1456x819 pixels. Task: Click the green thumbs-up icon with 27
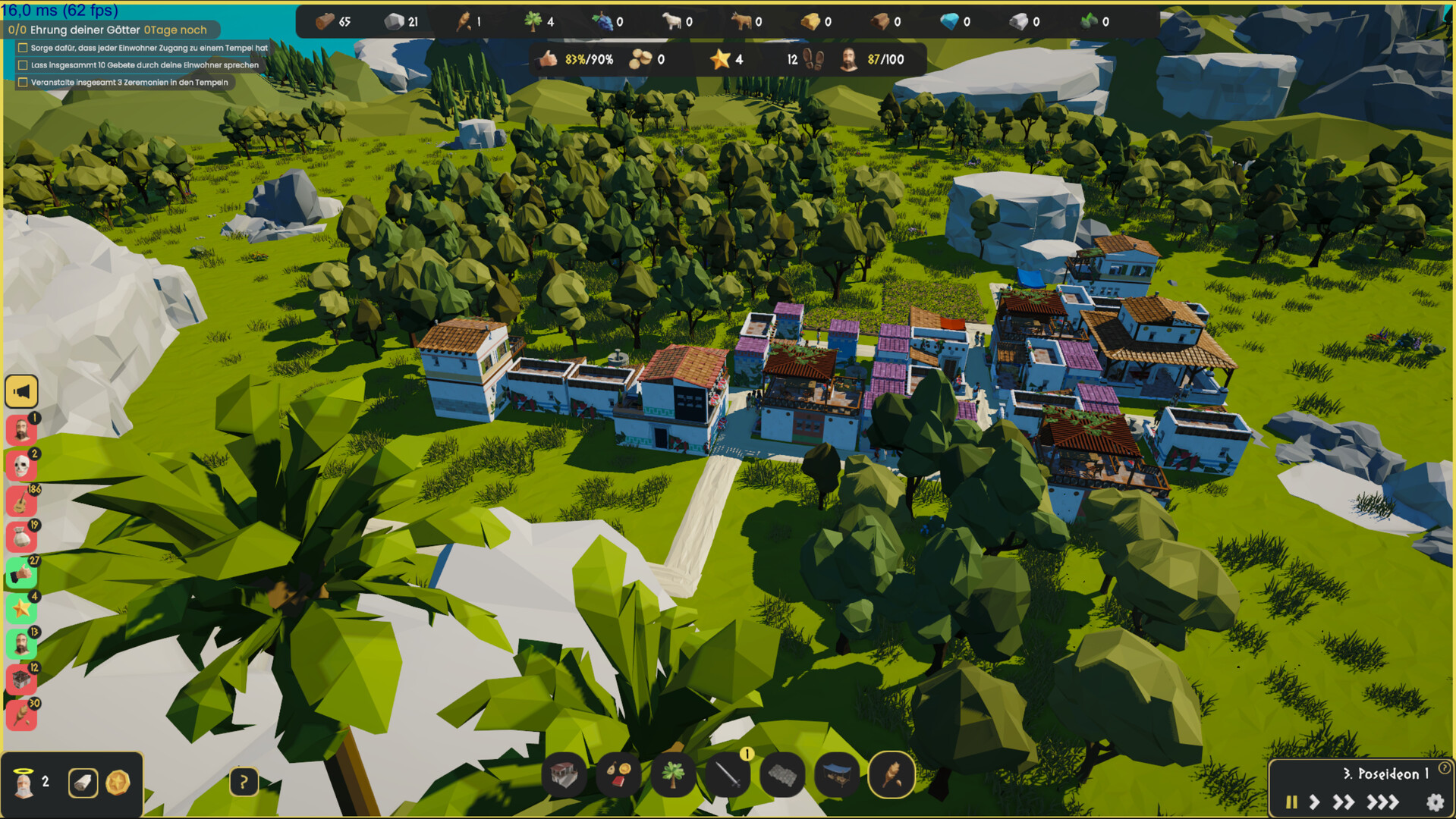point(22,571)
